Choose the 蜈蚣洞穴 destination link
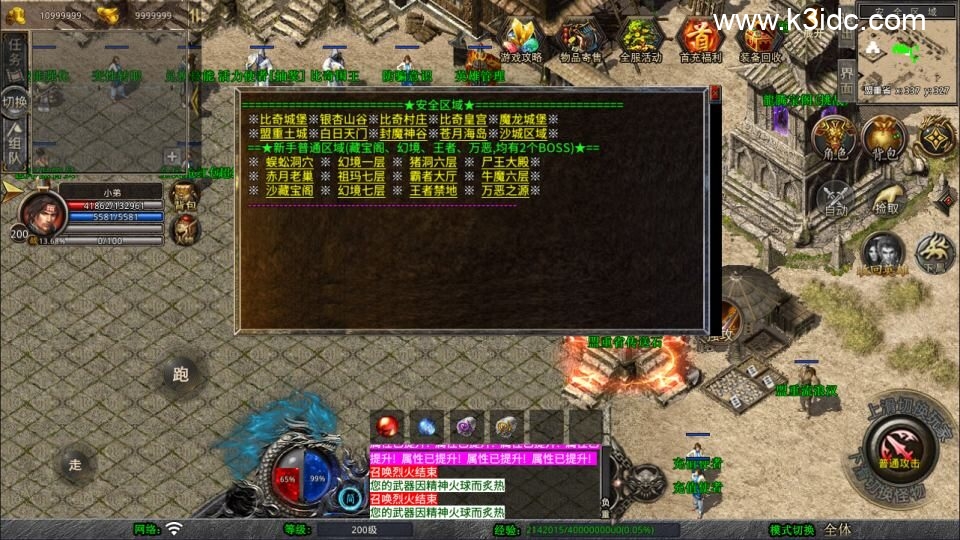The width and height of the screenshot is (960, 540). pyautogui.click(x=289, y=161)
